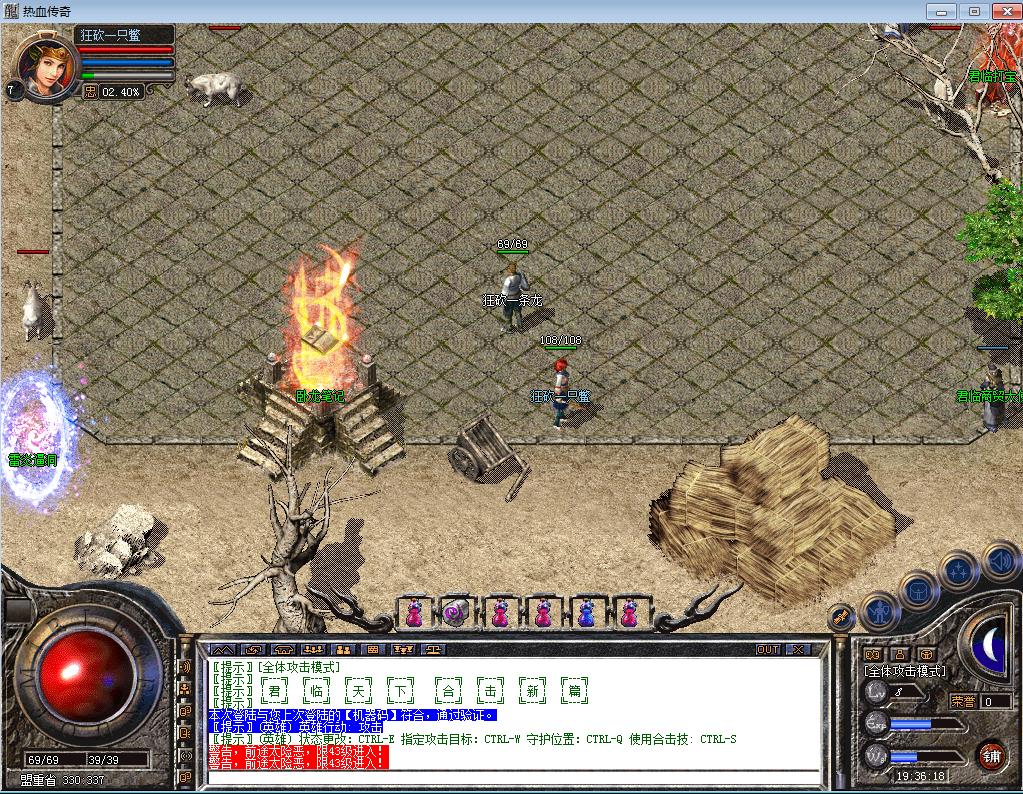Open the bag (treasure chest) round button
This screenshot has width=1023, height=794.
coord(918,590)
